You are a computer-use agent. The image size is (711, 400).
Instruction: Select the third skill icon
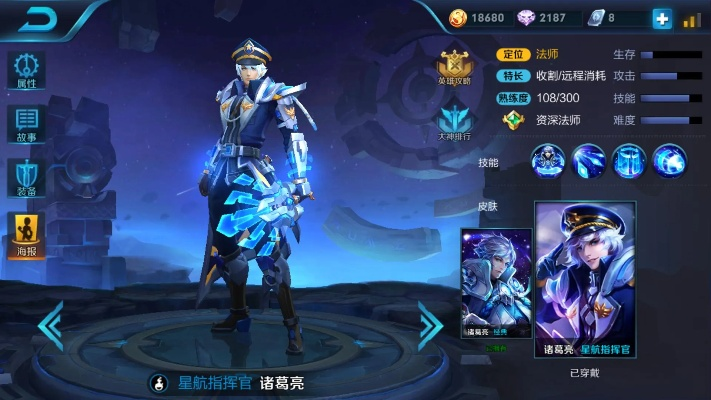coord(629,160)
